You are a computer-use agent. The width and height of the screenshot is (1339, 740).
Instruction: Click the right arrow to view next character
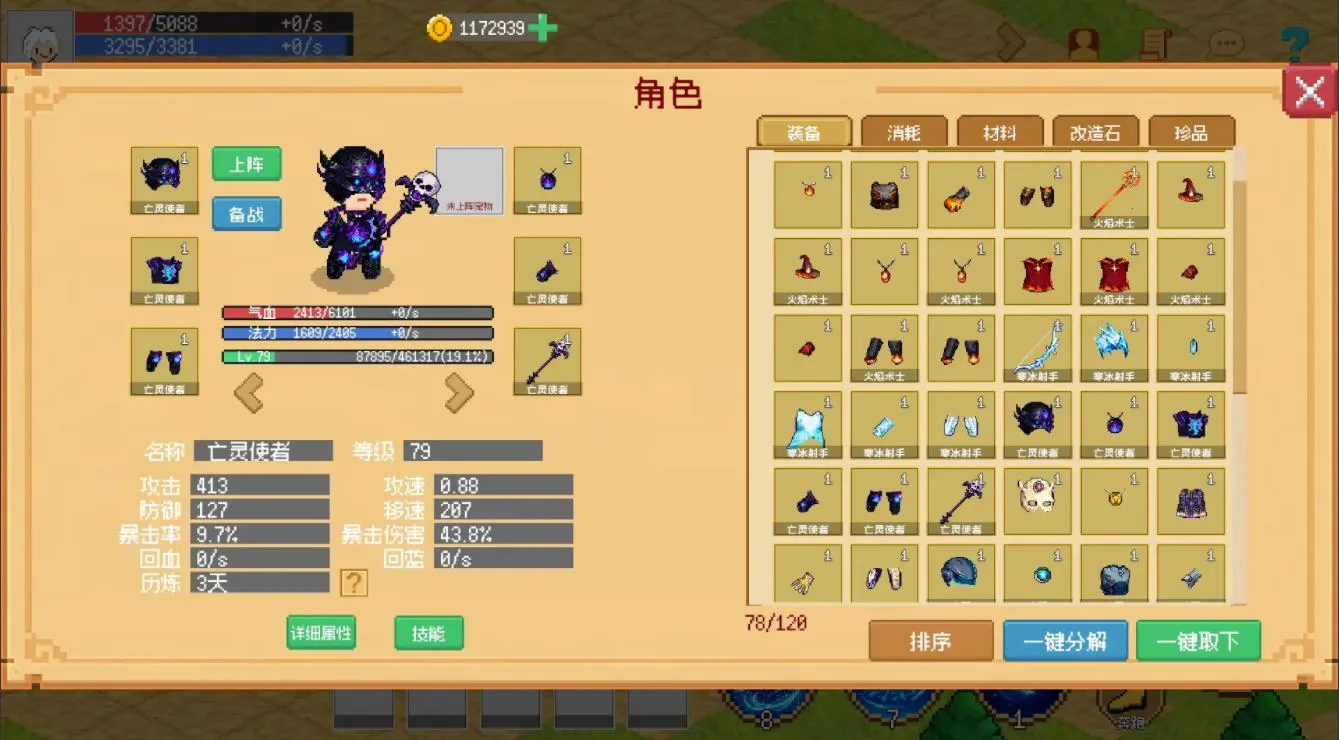(x=460, y=392)
